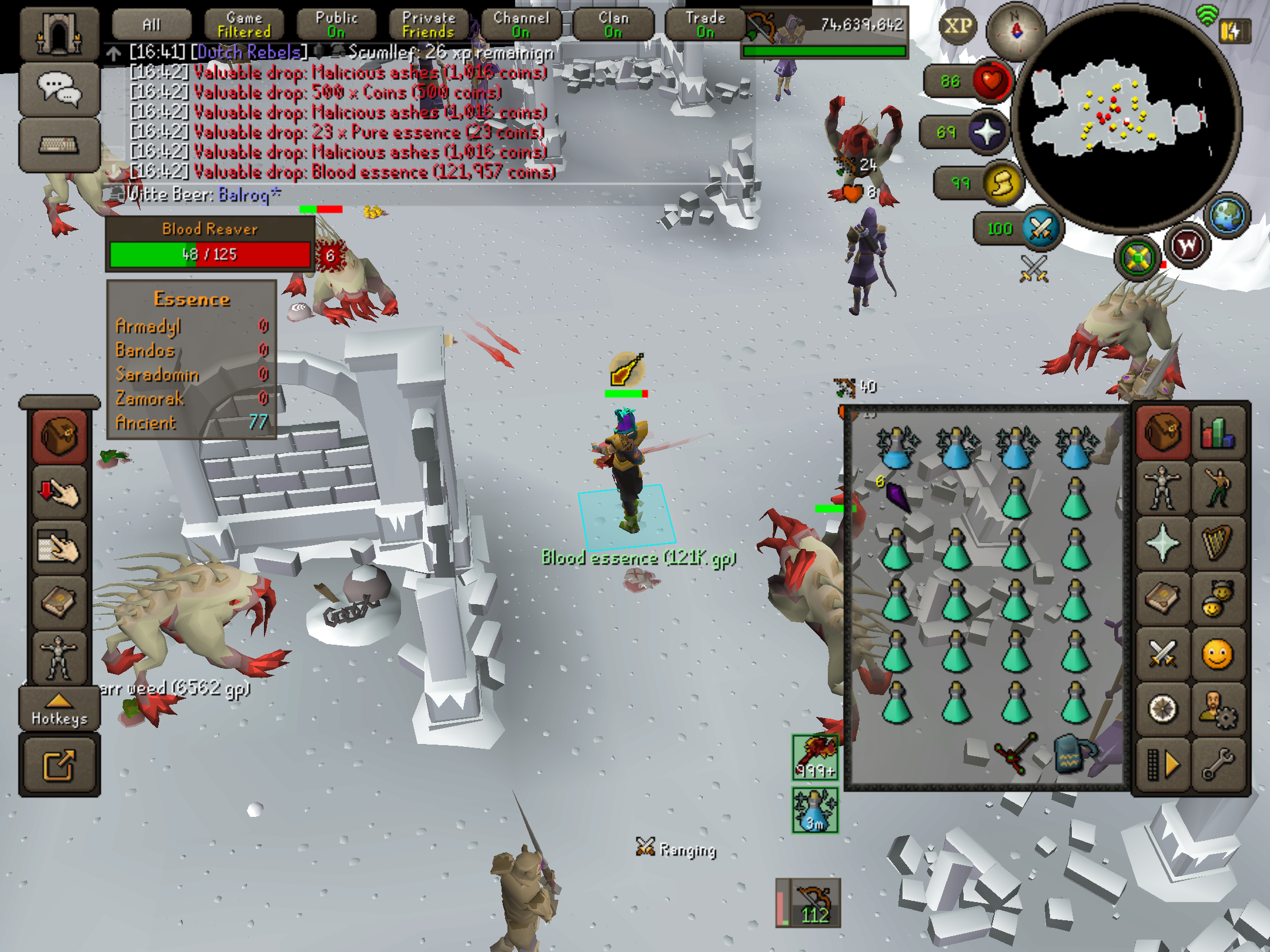
Task: Open the Hotkeys panel
Action: click(59, 709)
